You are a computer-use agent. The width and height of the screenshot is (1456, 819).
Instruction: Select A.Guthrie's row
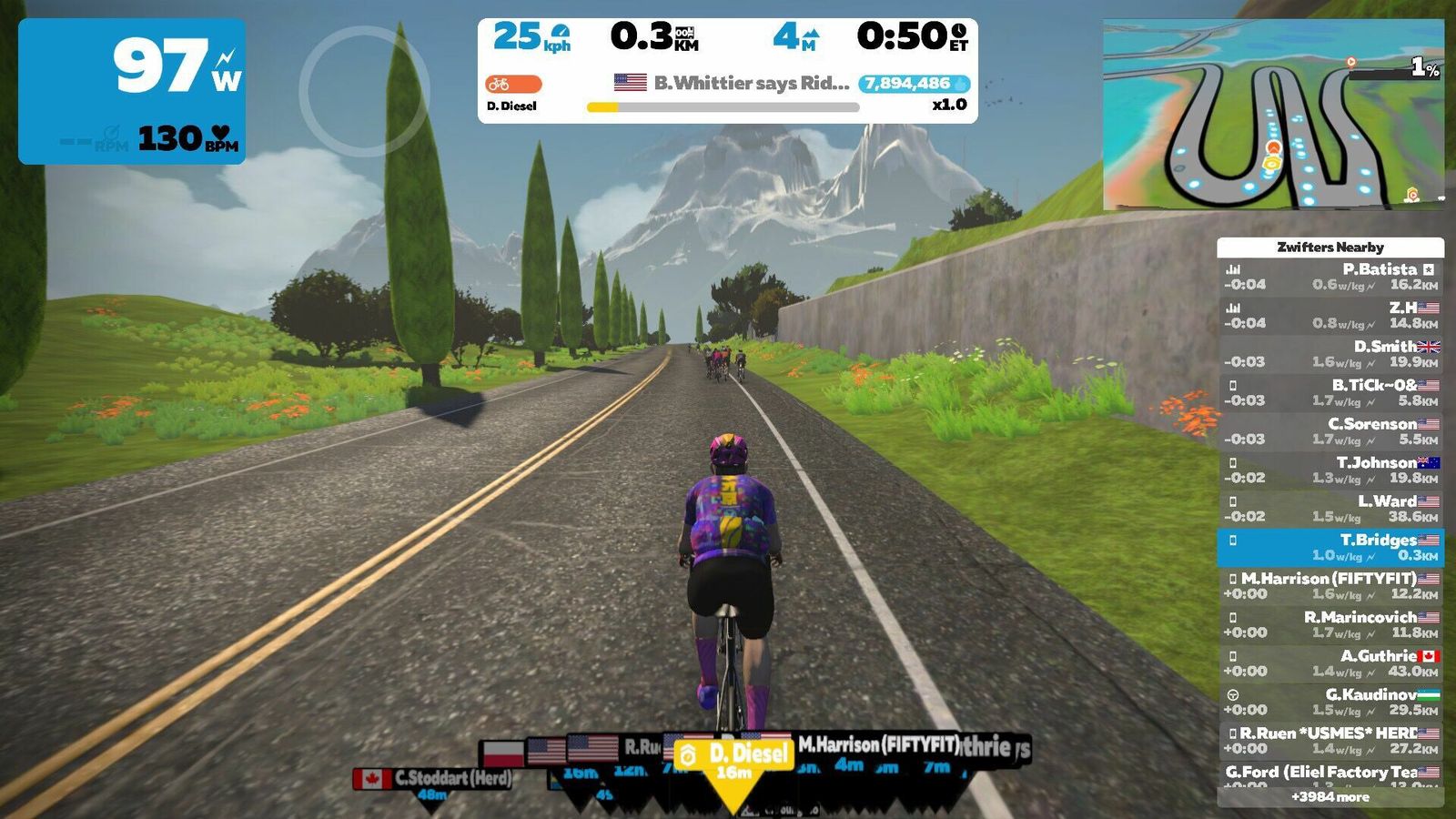1330,663
